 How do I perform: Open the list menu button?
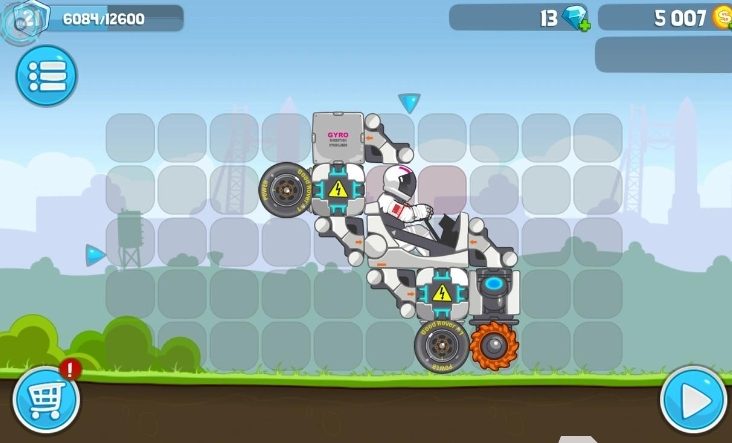point(46,76)
